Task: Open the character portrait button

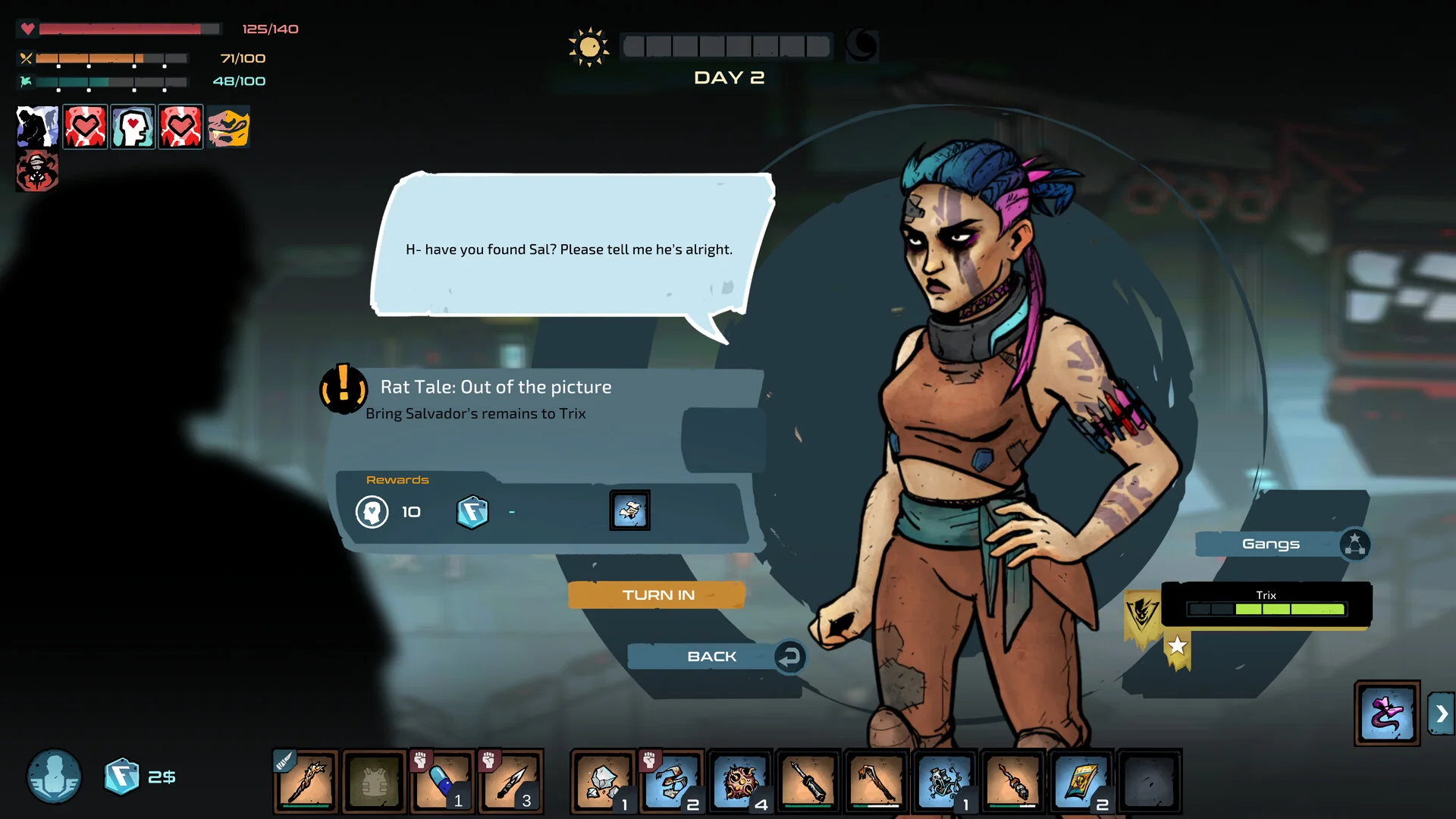Action: coord(55,777)
